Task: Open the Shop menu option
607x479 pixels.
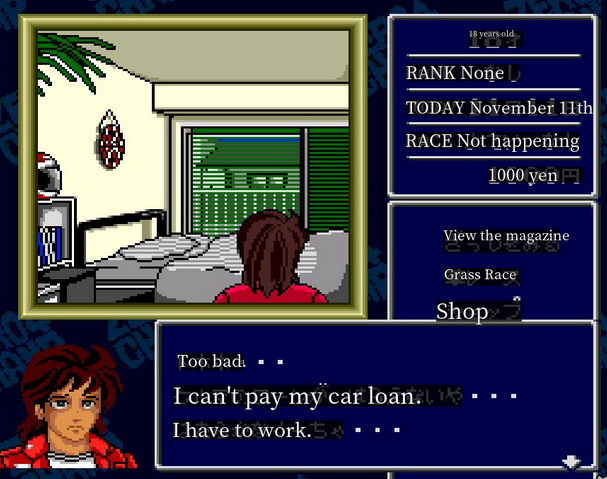Action: coord(462,311)
